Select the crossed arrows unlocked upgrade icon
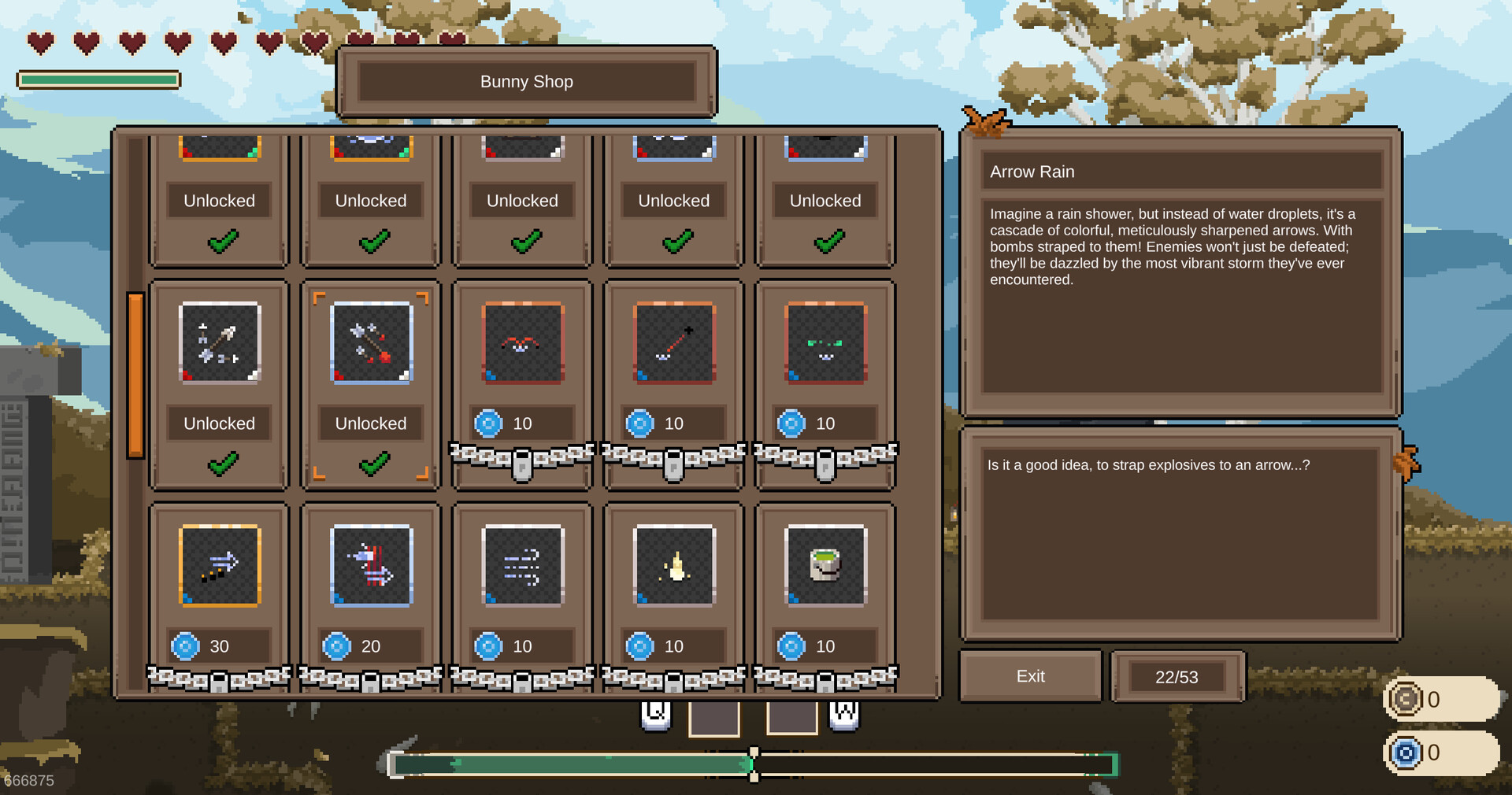1512x795 pixels. pyautogui.click(x=219, y=343)
